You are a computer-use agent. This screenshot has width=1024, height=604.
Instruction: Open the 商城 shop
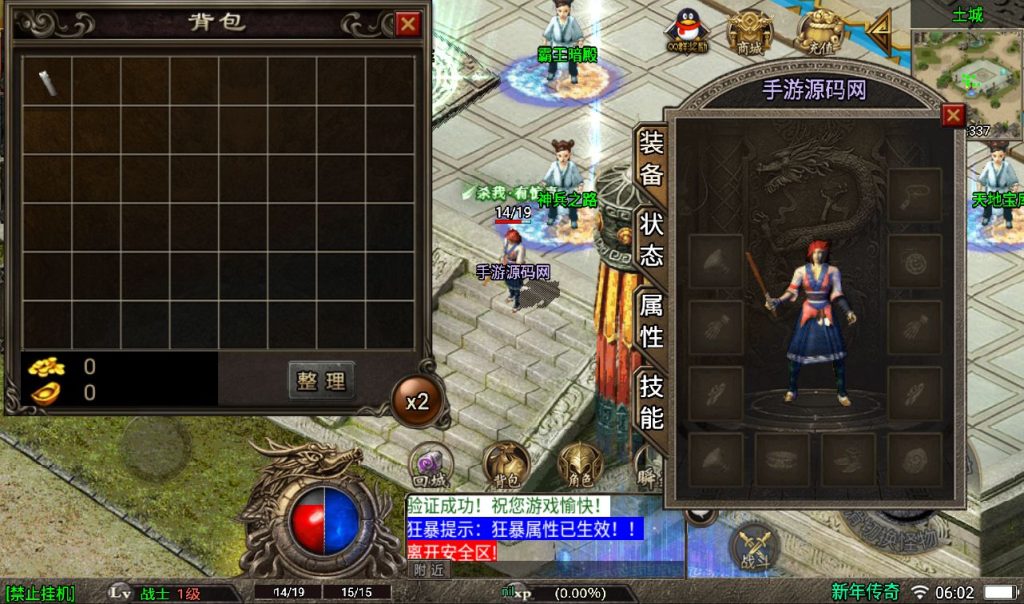pos(749,30)
